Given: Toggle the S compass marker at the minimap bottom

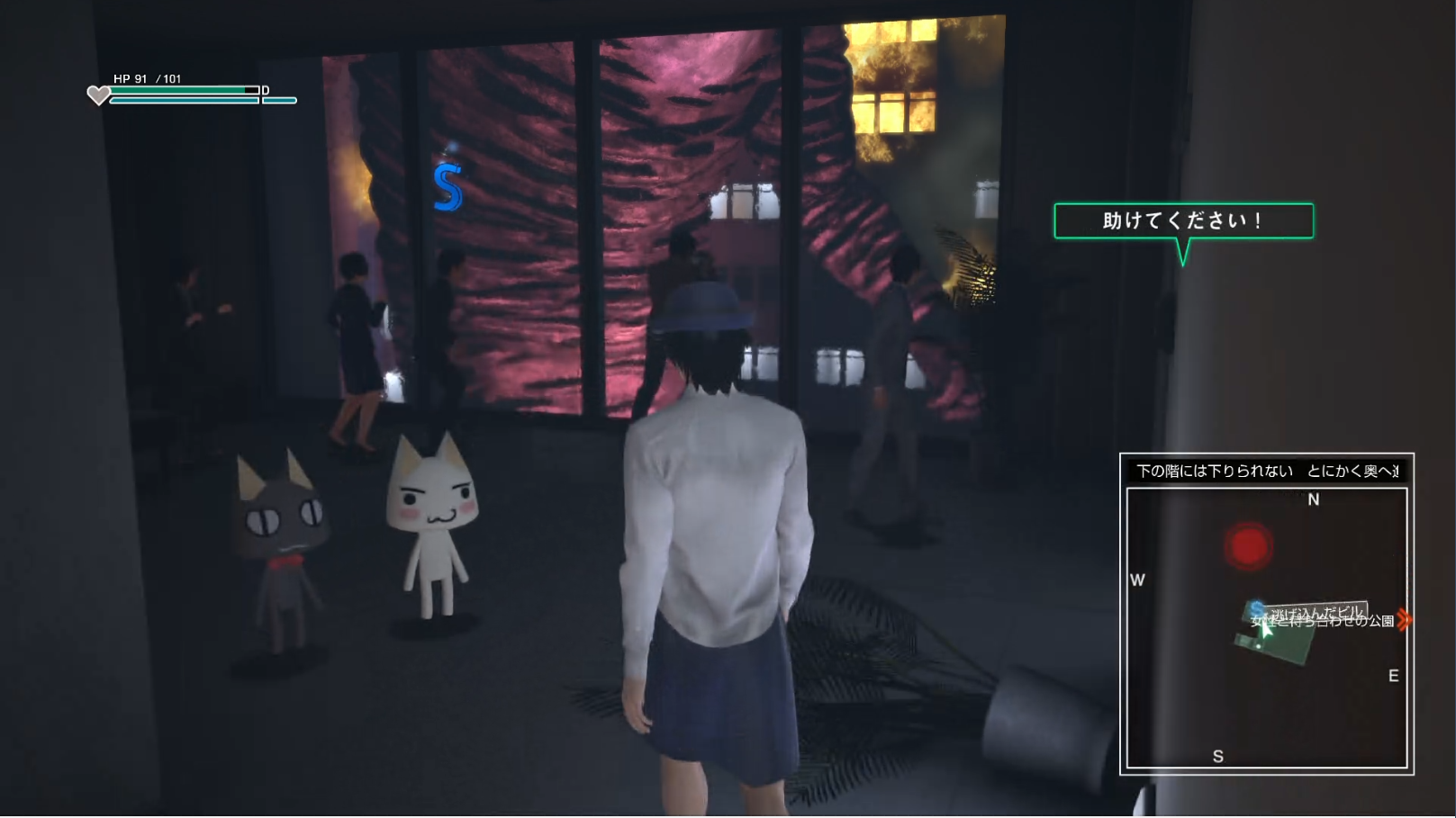Looking at the screenshot, I should coord(1220,757).
